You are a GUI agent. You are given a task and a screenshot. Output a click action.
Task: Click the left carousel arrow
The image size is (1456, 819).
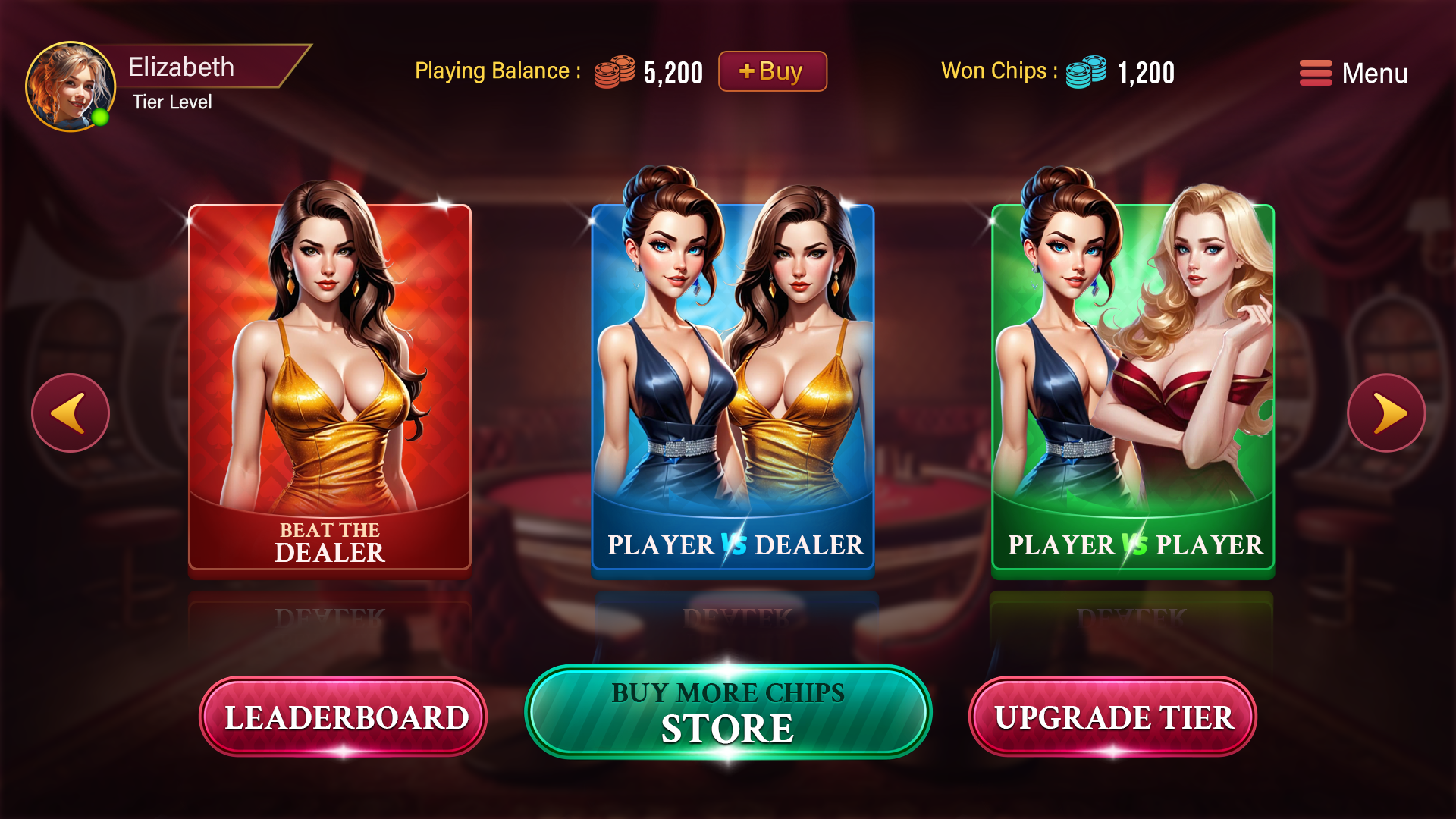tap(69, 413)
